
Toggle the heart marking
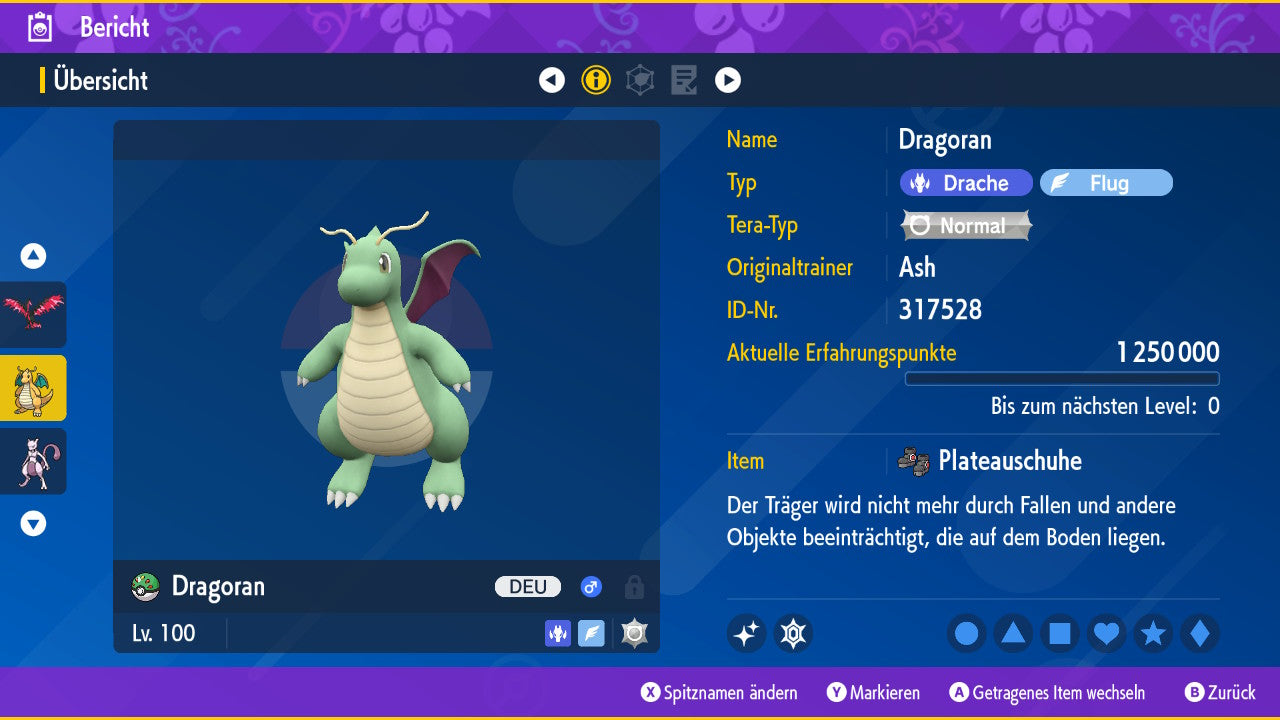(x=1106, y=634)
